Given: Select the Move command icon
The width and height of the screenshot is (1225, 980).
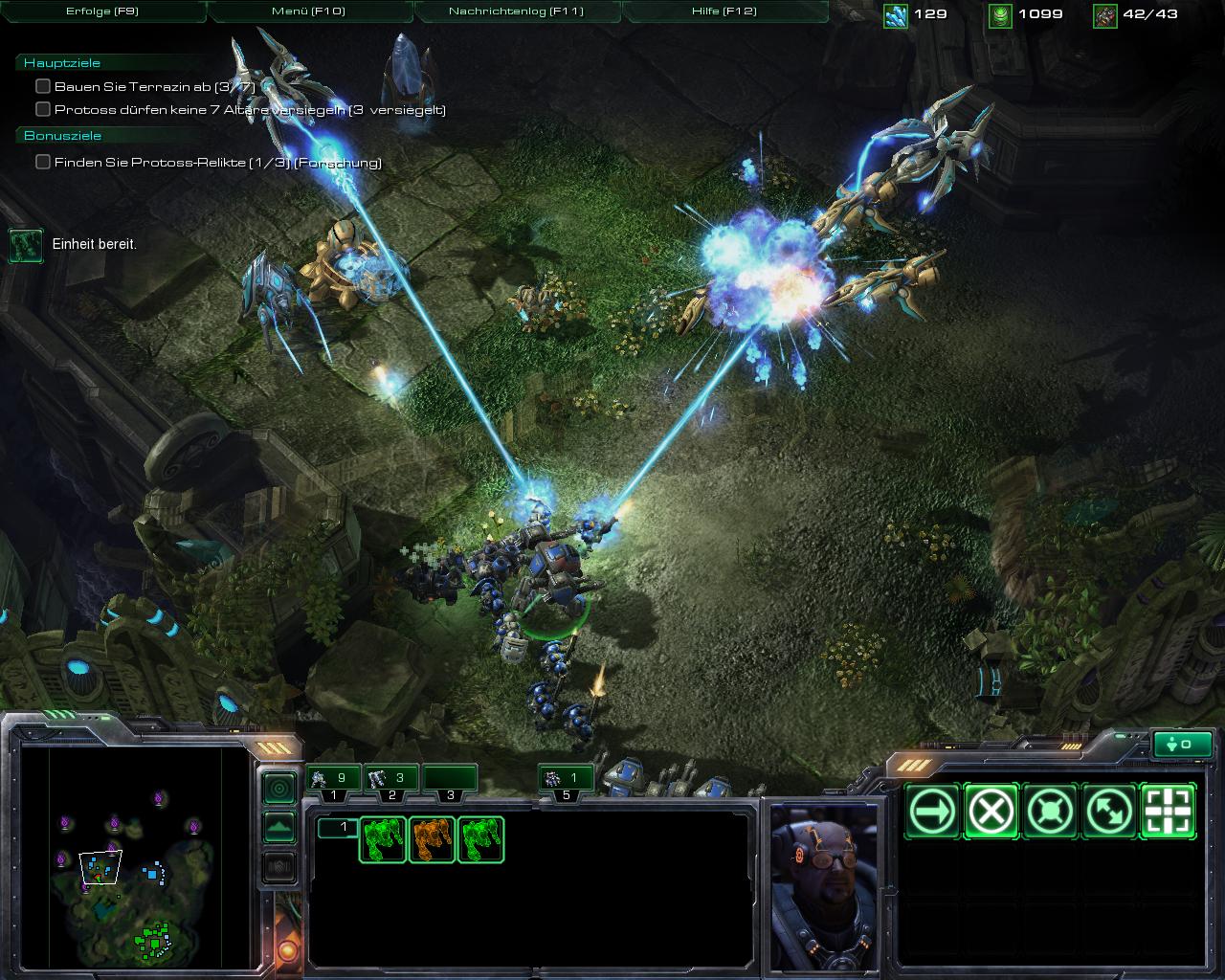Looking at the screenshot, I should [x=935, y=811].
